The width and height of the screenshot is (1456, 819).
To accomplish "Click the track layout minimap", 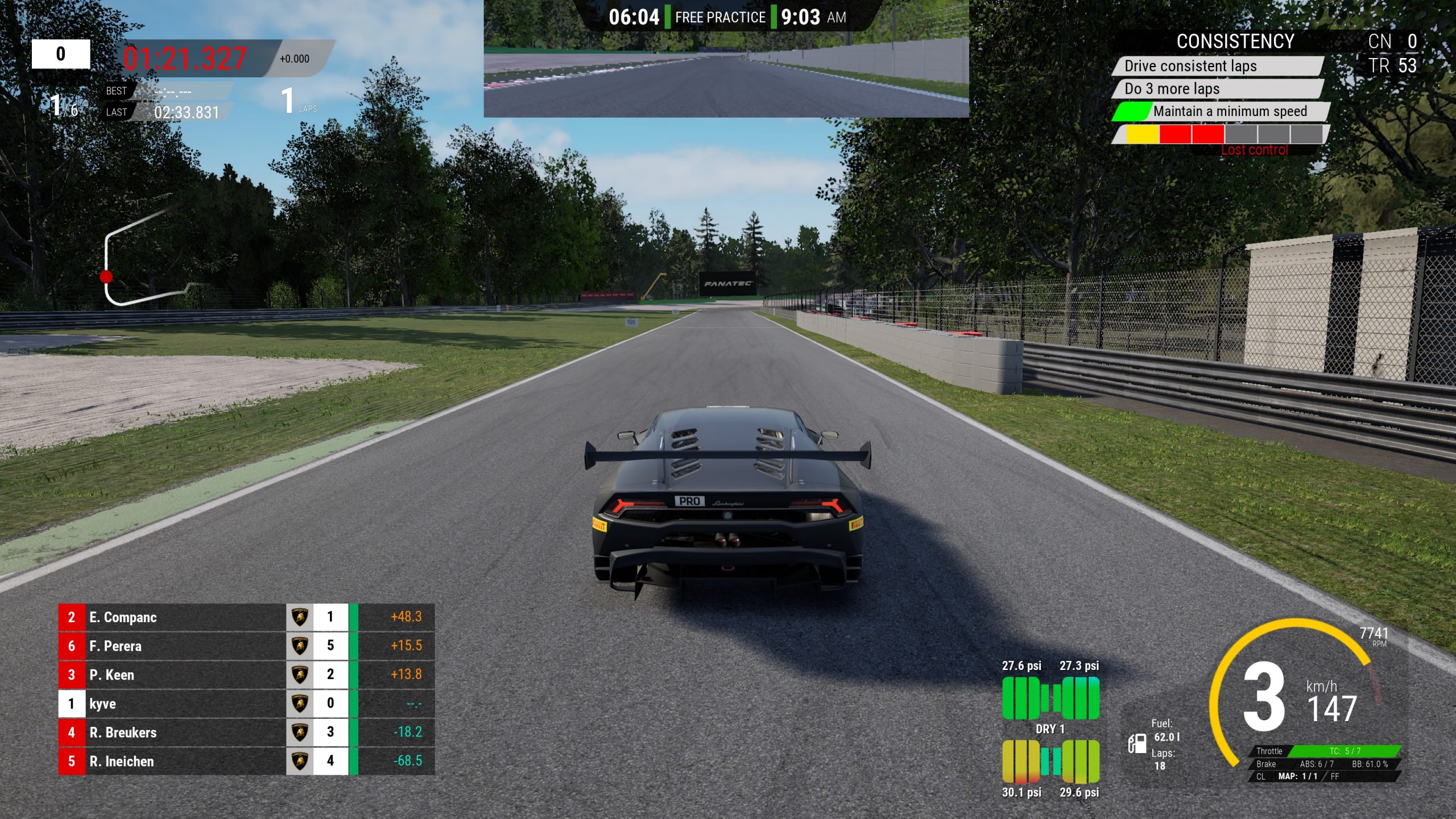I will 142,259.
